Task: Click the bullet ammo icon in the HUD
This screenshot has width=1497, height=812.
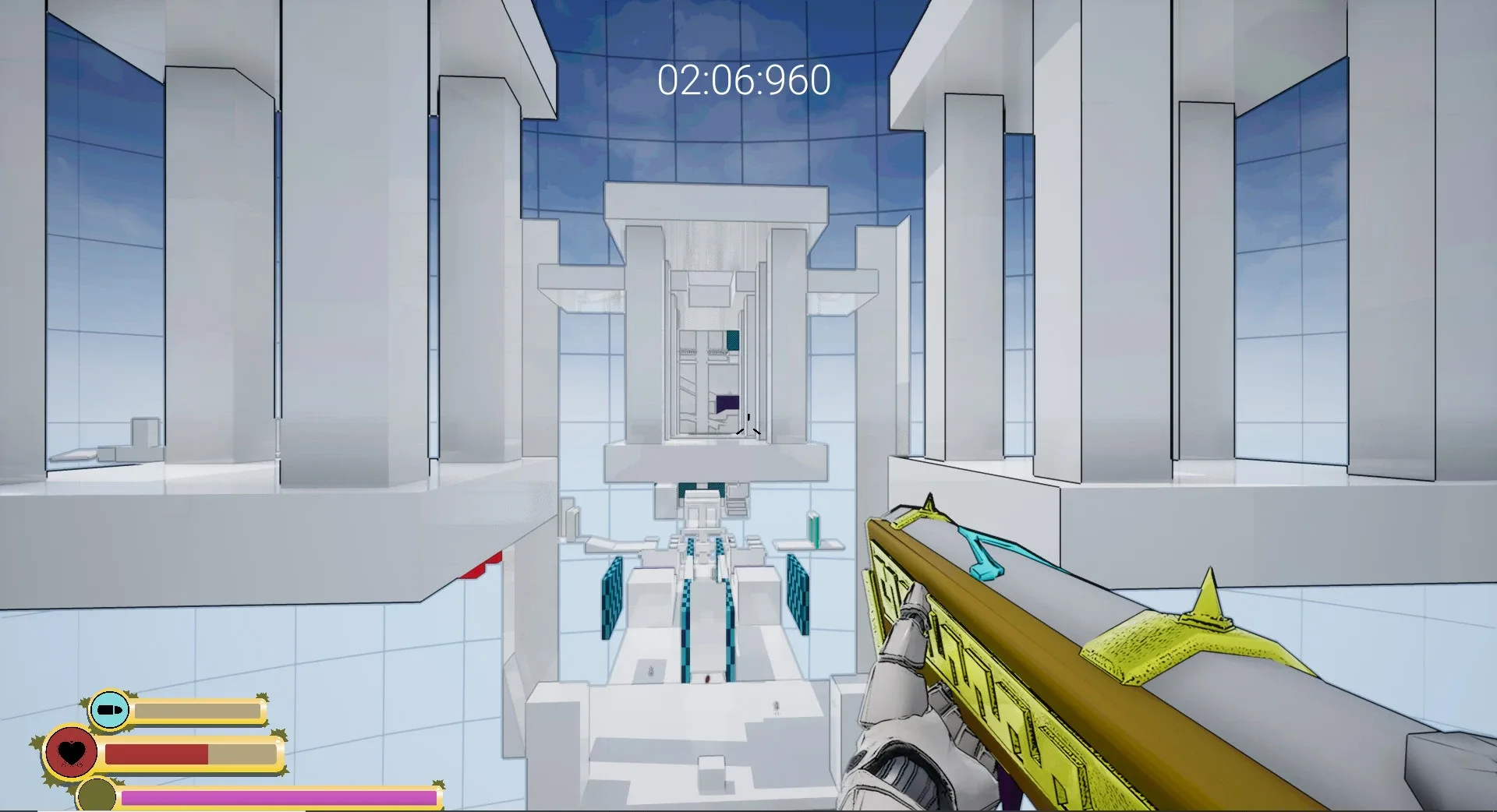Action: tap(111, 711)
